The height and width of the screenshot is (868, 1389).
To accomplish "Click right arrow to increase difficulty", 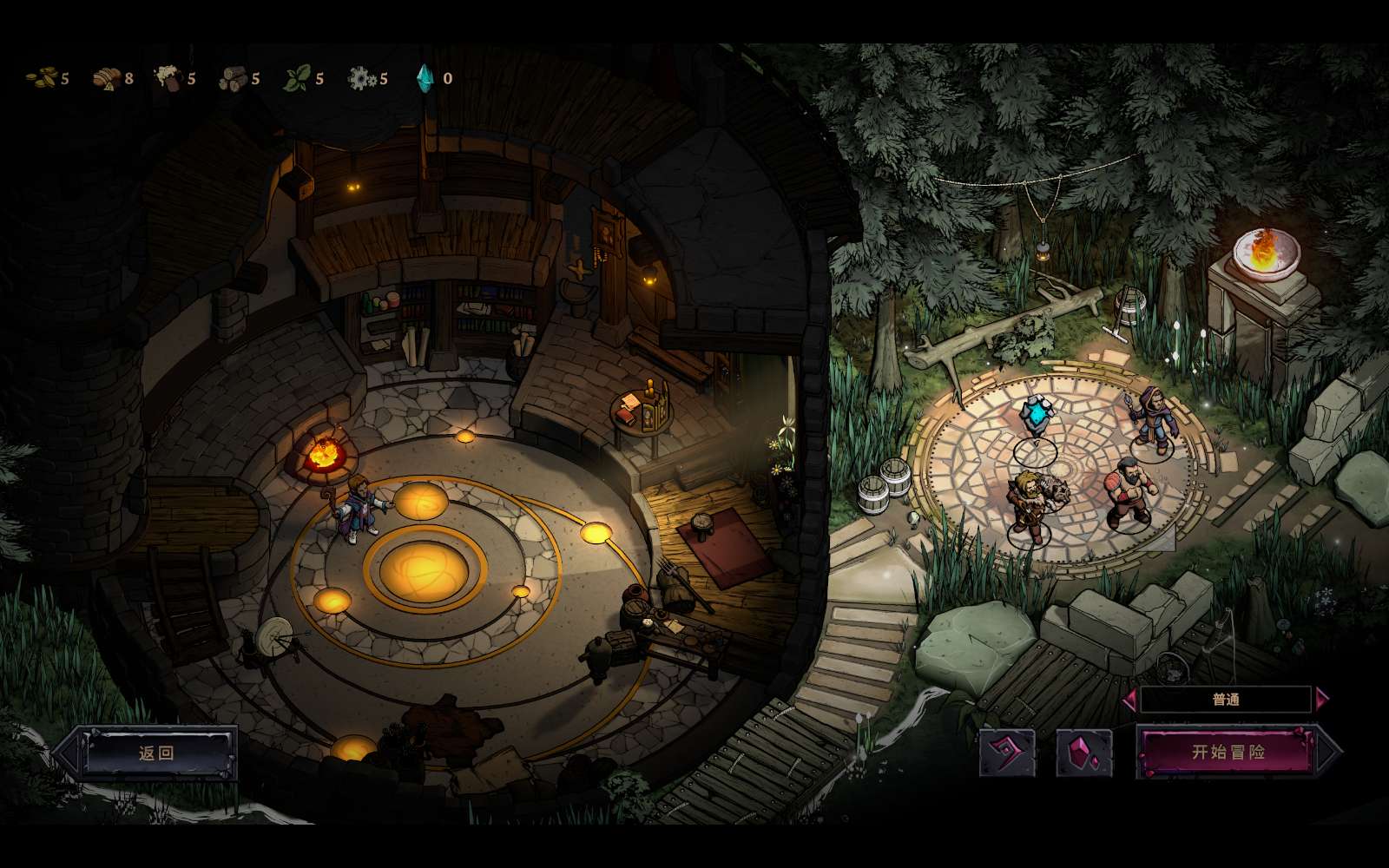I will [1321, 697].
